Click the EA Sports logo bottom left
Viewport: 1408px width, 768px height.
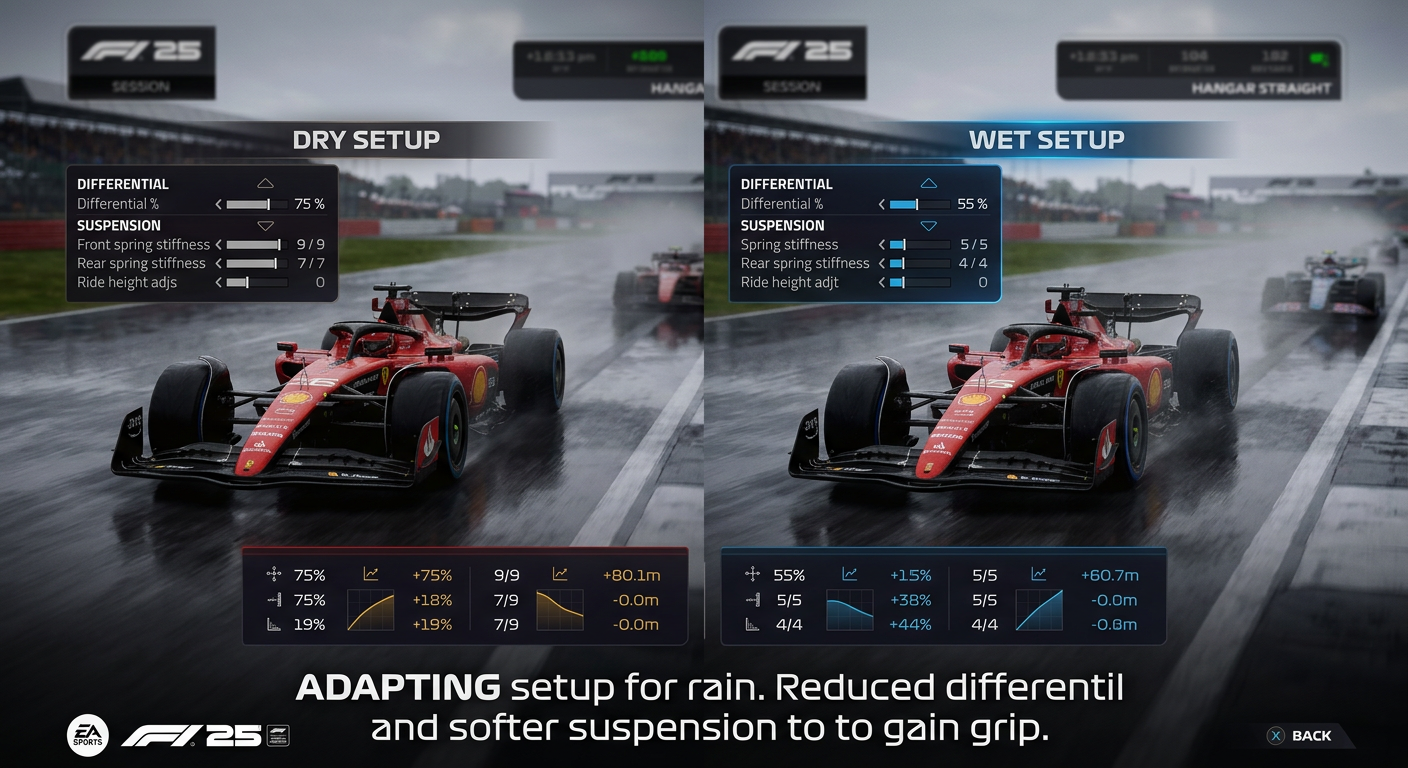(x=88, y=735)
